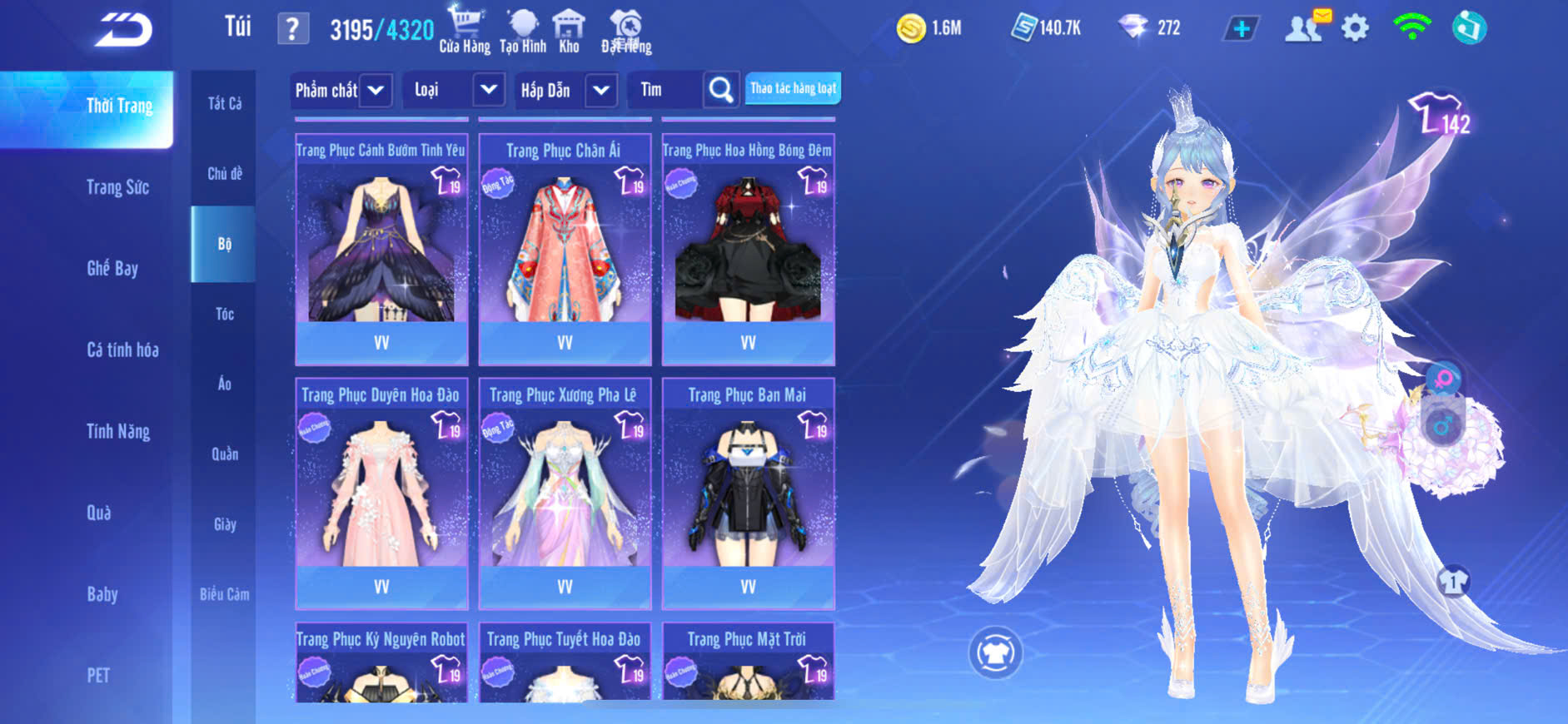1568x724 pixels.
Task: Open the Cửa Hàng shop
Action: tap(465, 30)
